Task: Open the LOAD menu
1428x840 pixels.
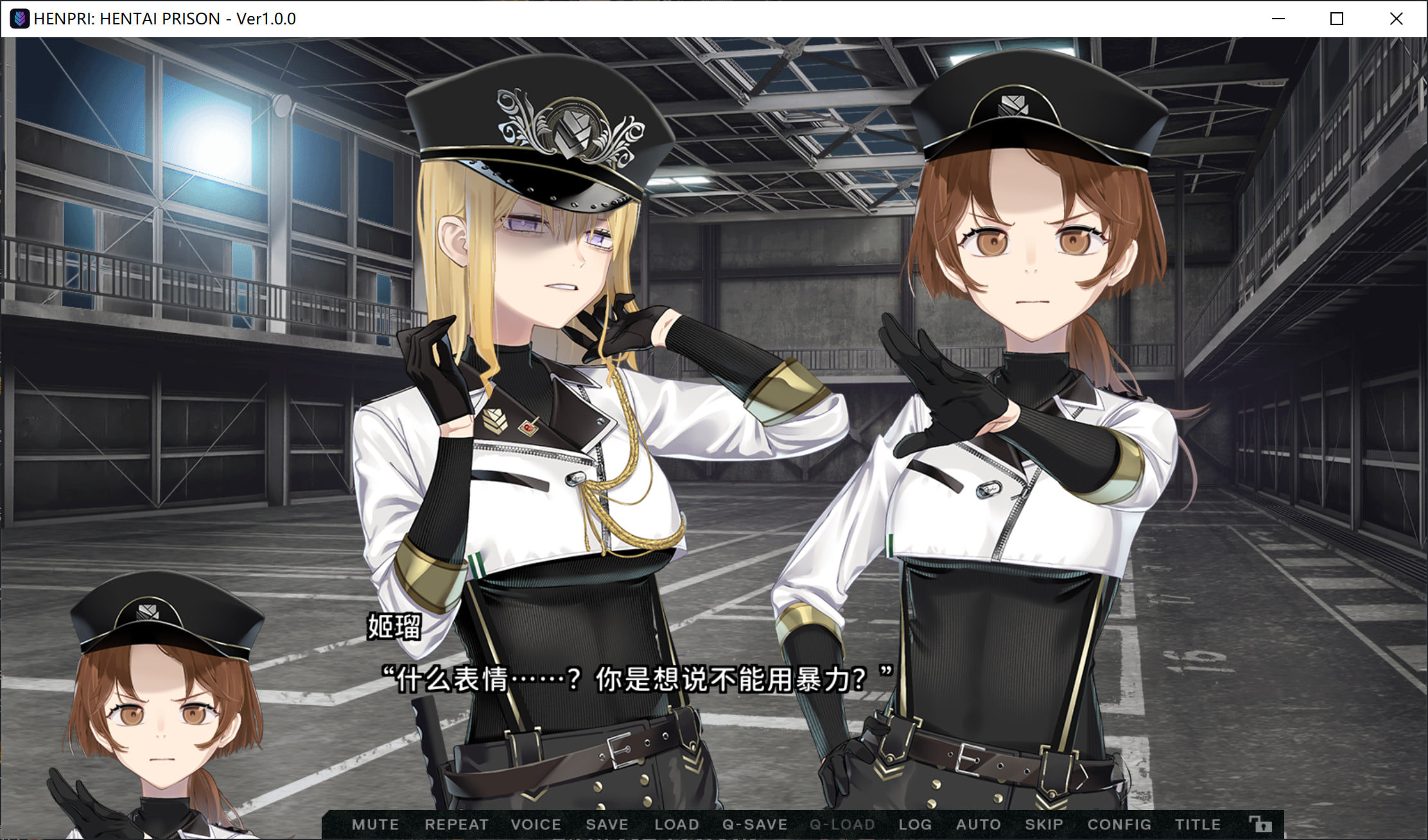Action: click(677, 825)
